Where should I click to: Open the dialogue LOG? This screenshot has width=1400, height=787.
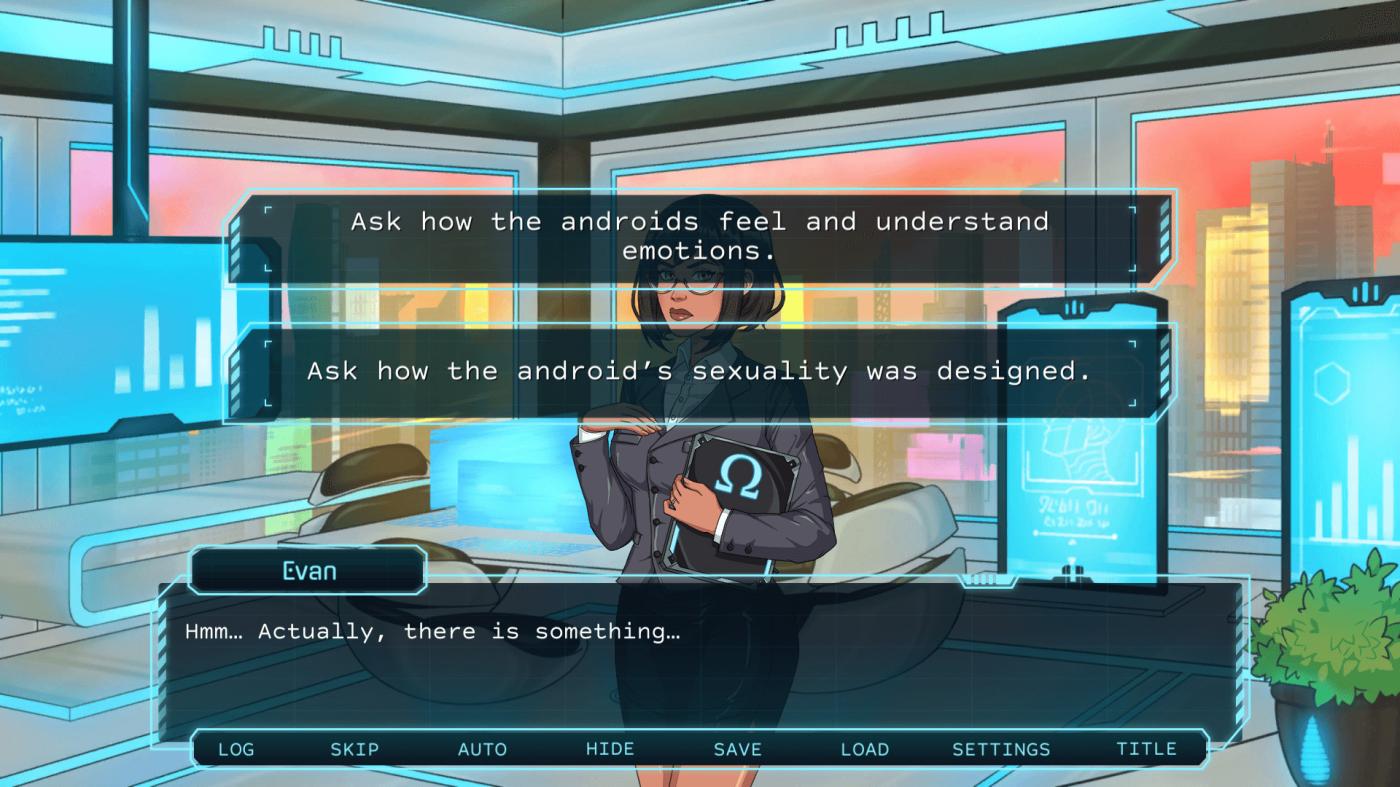236,749
